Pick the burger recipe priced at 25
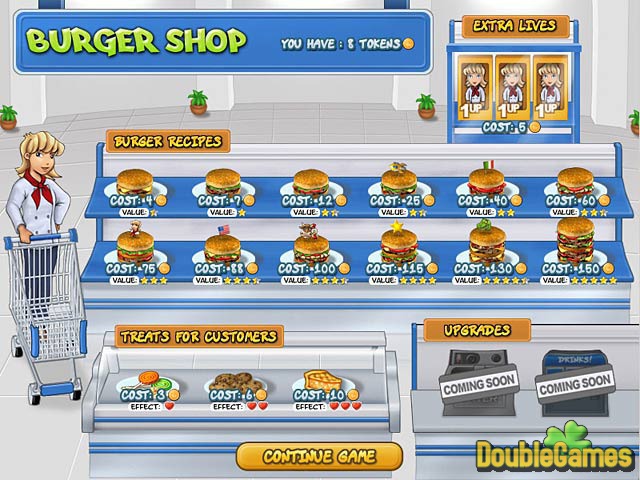The width and height of the screenshot is (640, 480). coord(398,182)
